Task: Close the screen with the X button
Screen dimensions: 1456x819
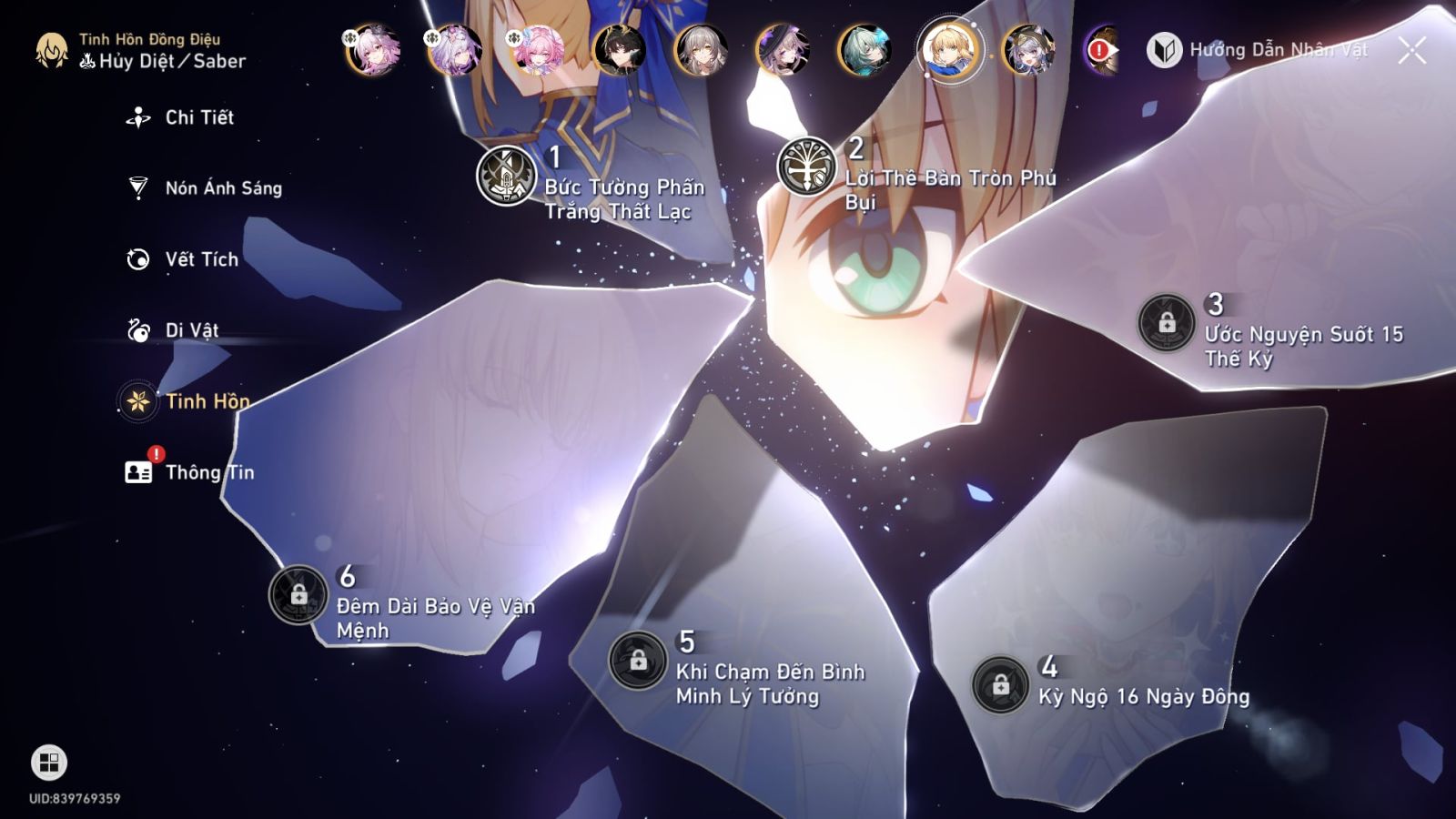Action: tap(1411, 52)
